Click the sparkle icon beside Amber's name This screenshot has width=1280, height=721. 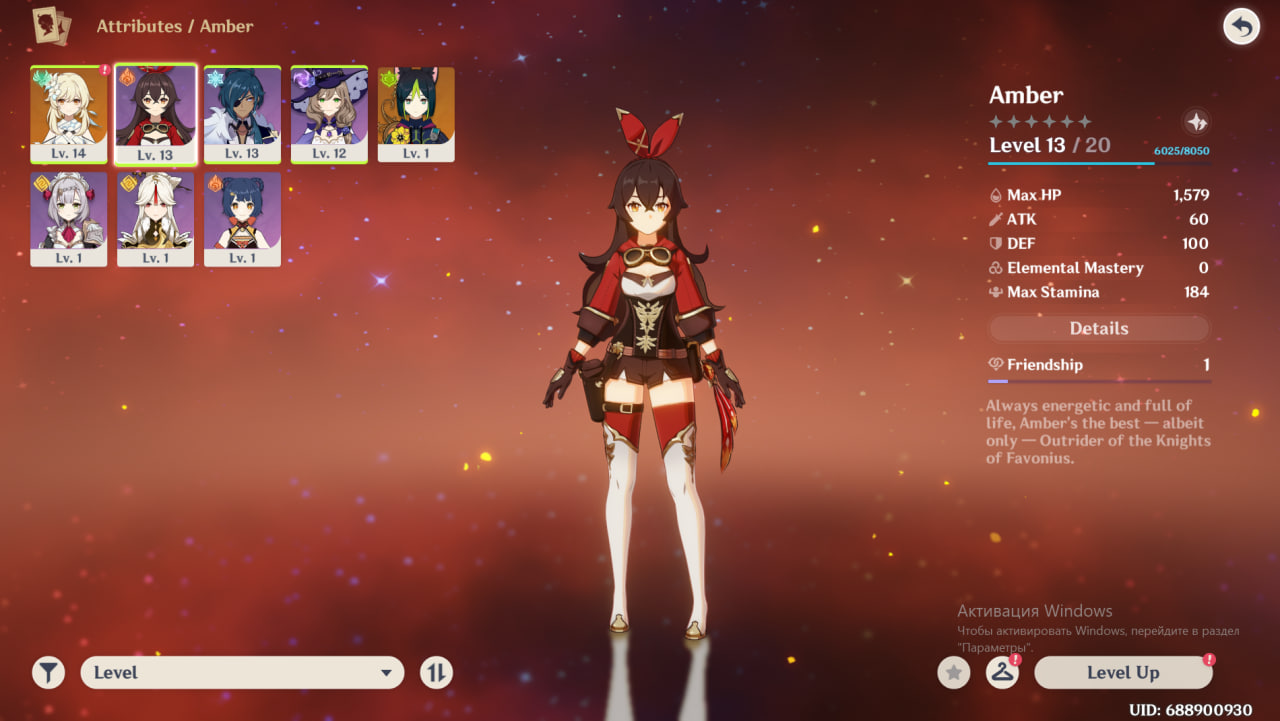pyautogui.click(x=1196, y=122)
